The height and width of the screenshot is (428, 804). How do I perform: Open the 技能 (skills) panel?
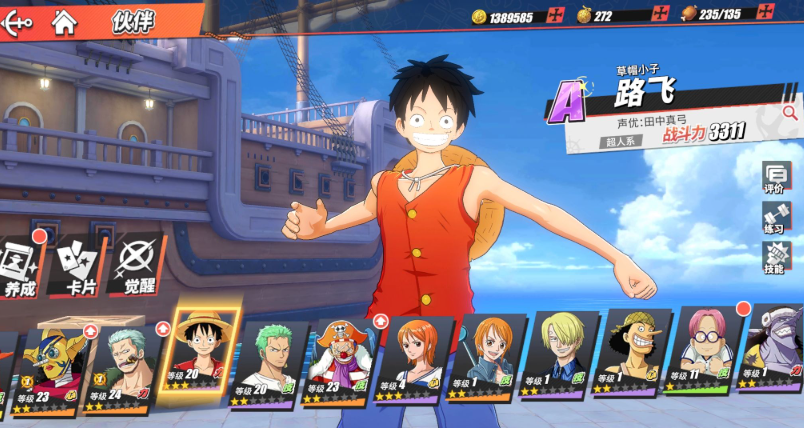[775, 258]
